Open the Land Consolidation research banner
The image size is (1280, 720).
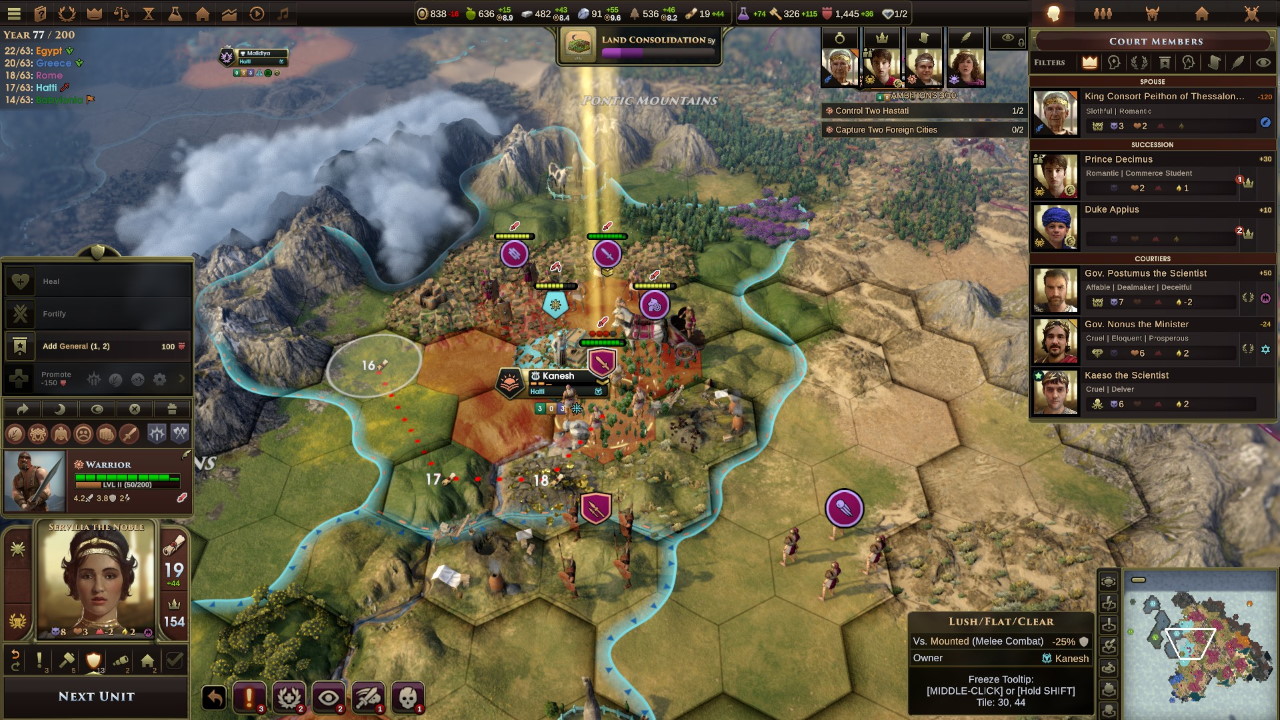pos(640,45)
